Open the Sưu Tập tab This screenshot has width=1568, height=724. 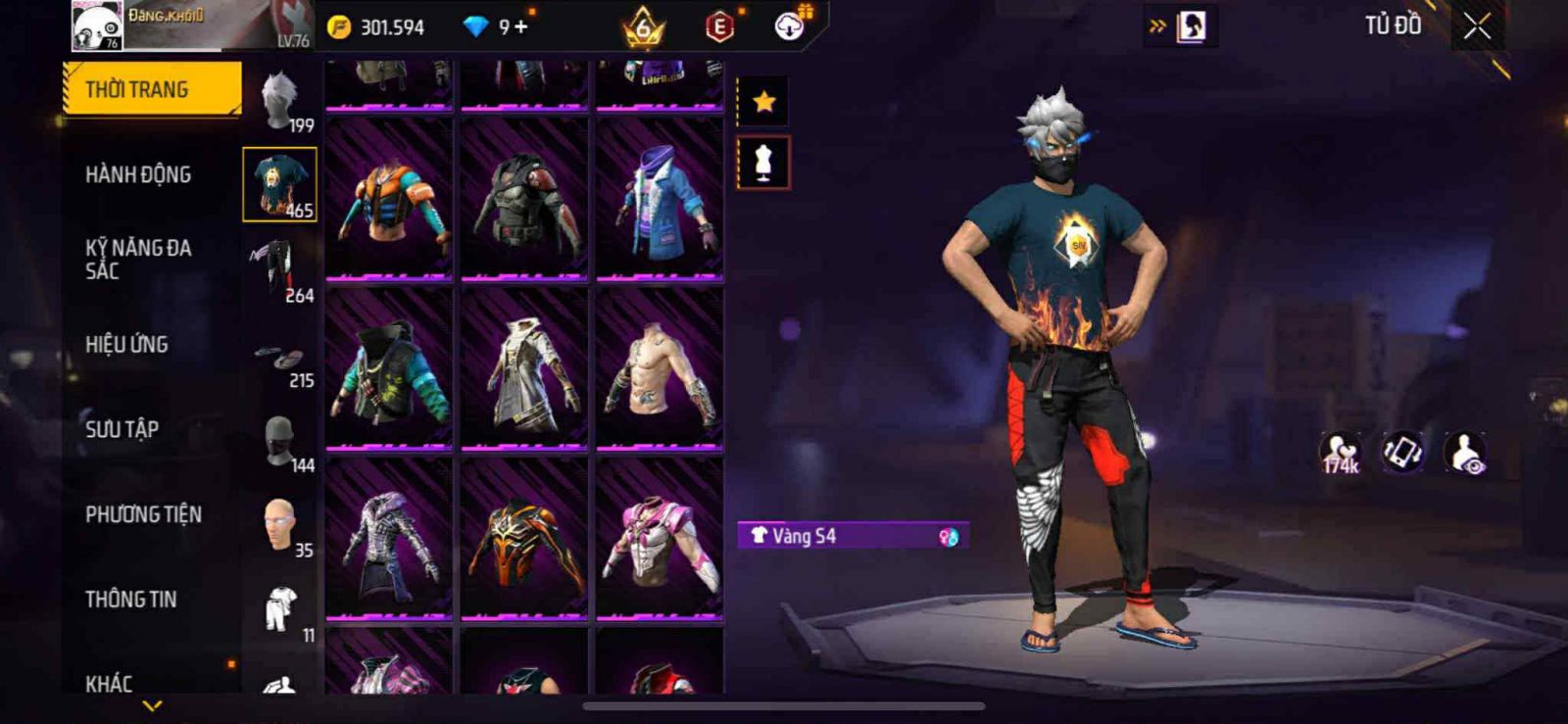[x=122, y=429]
